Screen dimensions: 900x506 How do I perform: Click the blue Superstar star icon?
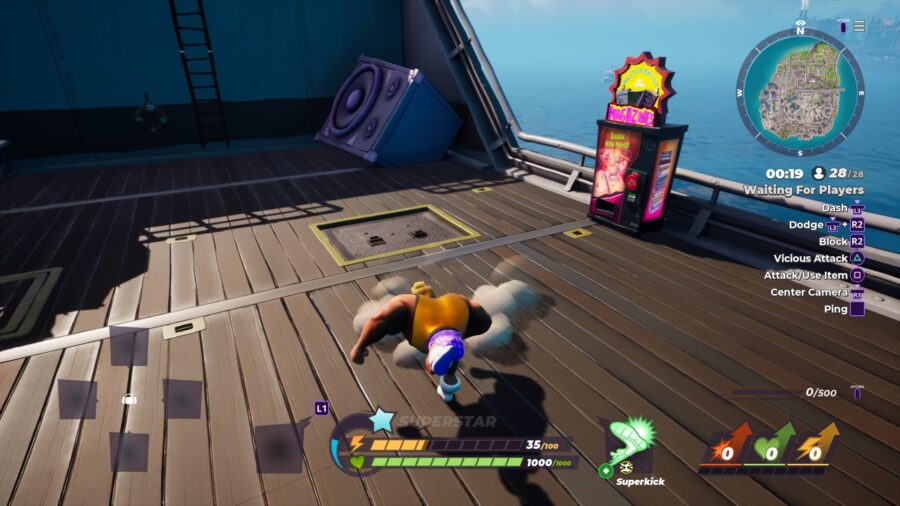click(382, 420)
